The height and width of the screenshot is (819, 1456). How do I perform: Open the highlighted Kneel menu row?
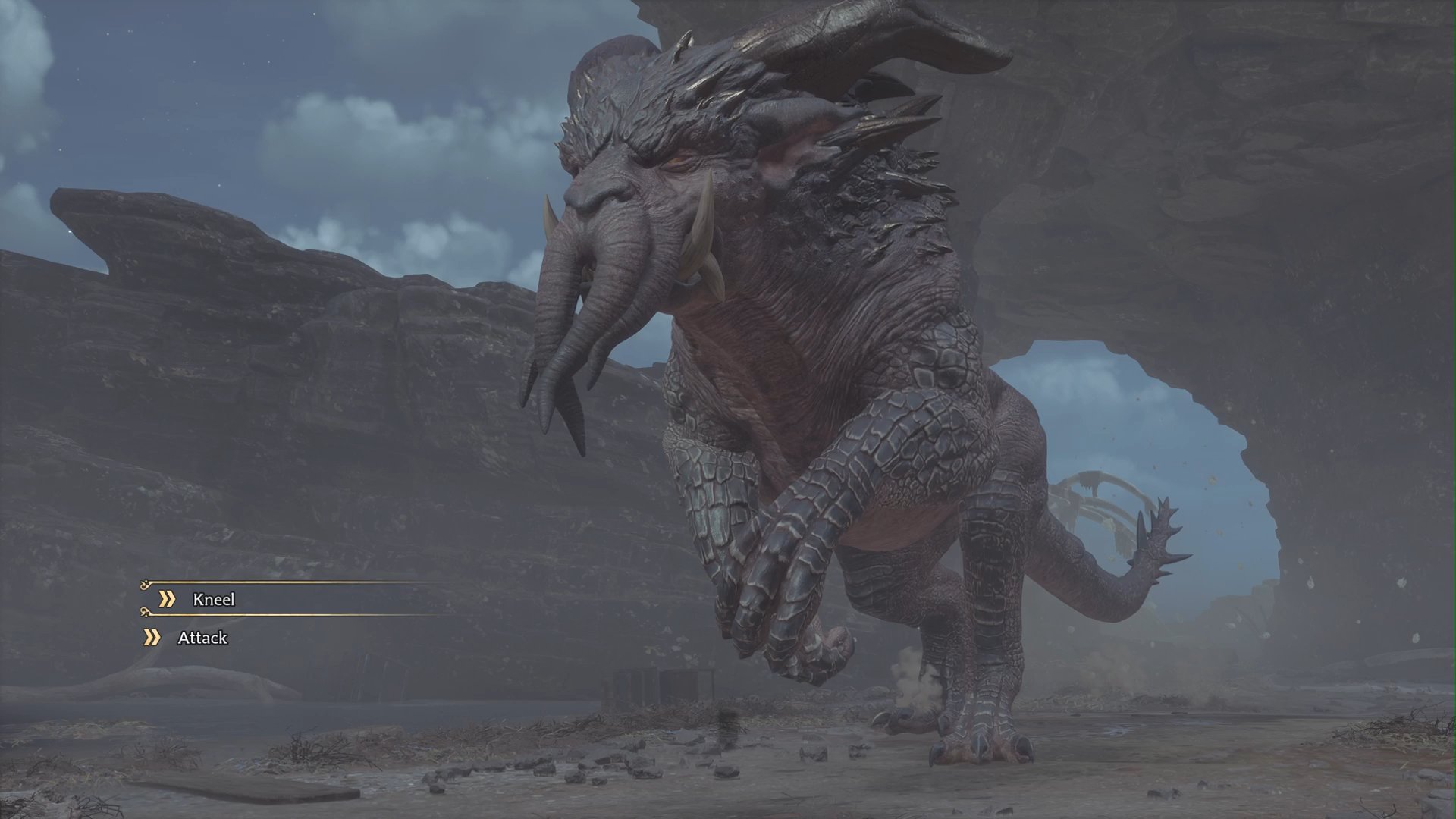pos(215,599)
